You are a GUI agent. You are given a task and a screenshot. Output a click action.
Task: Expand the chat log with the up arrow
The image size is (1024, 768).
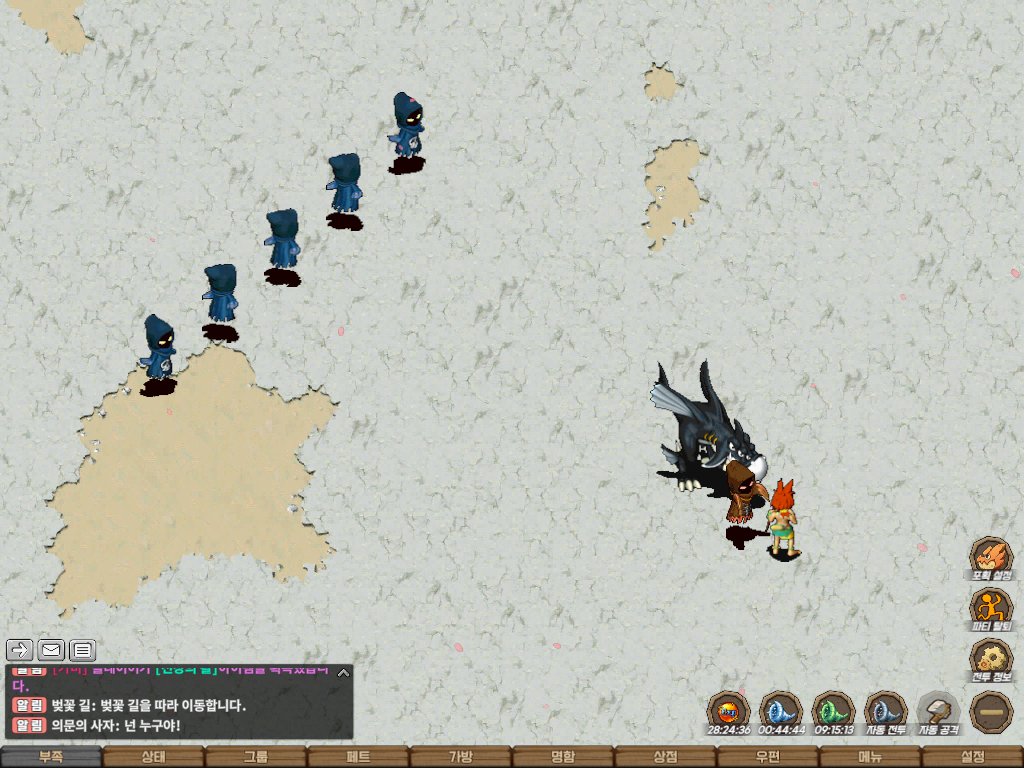pyautogui.click(x=343, y=673)
